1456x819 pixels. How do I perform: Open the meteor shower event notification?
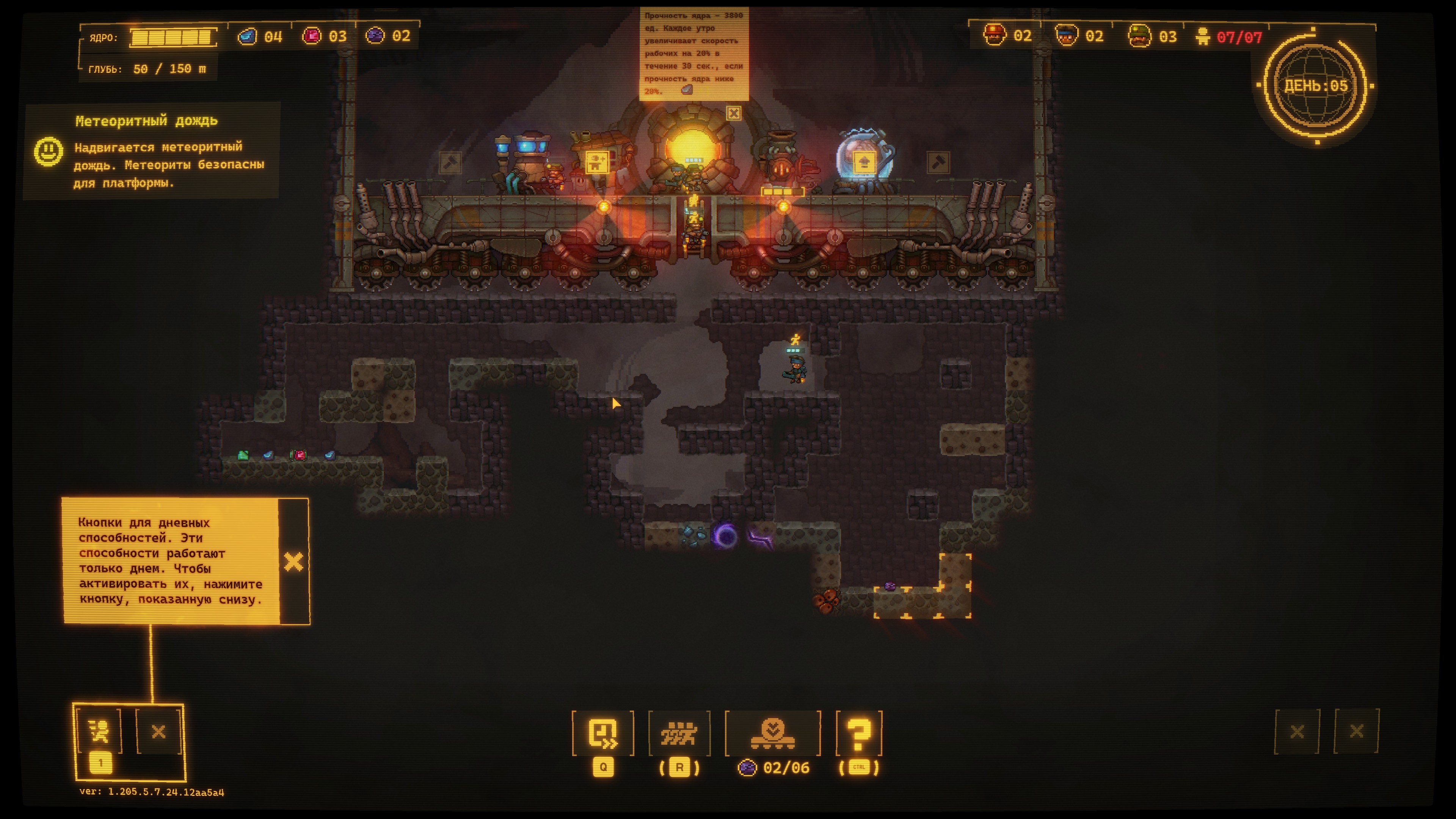pos(152,151)
